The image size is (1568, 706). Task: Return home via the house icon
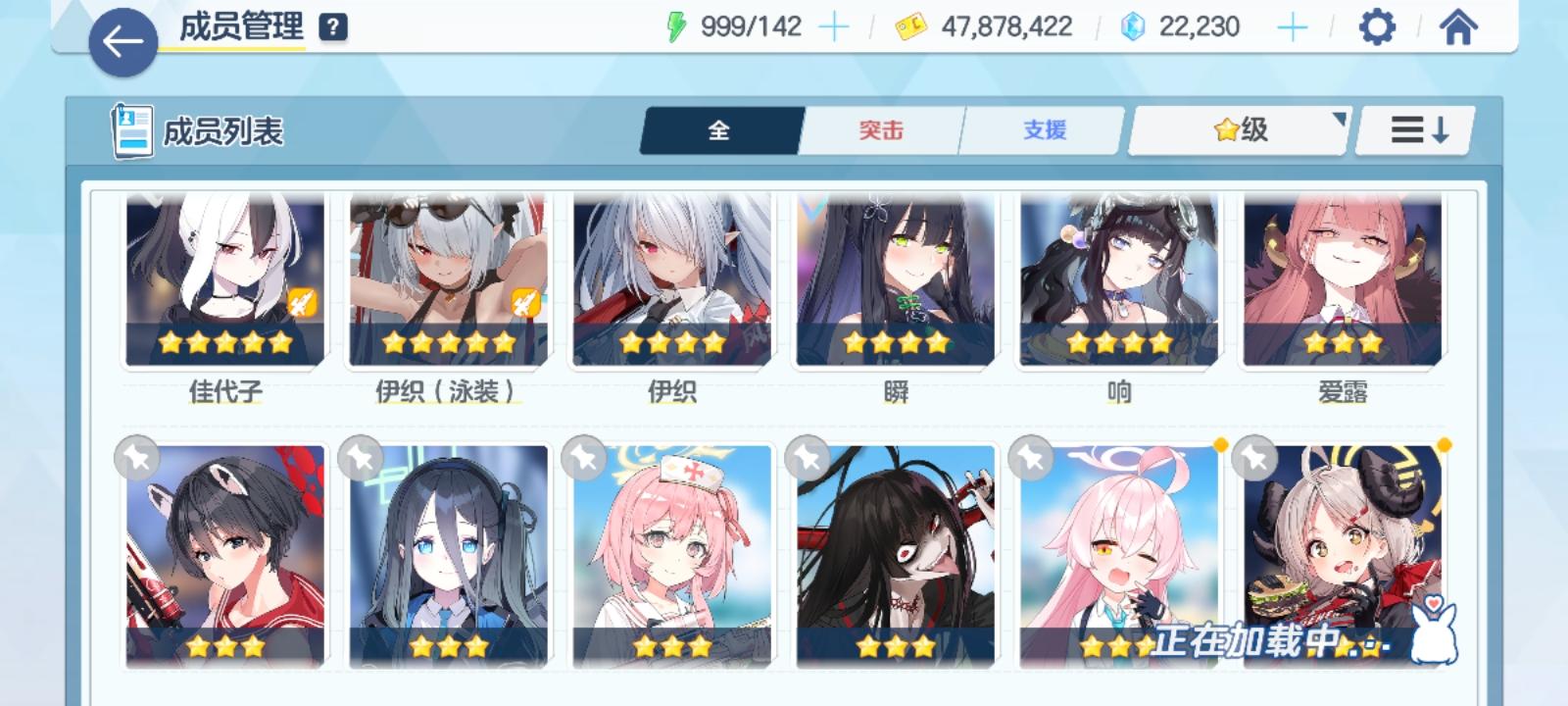[1459, 26]
